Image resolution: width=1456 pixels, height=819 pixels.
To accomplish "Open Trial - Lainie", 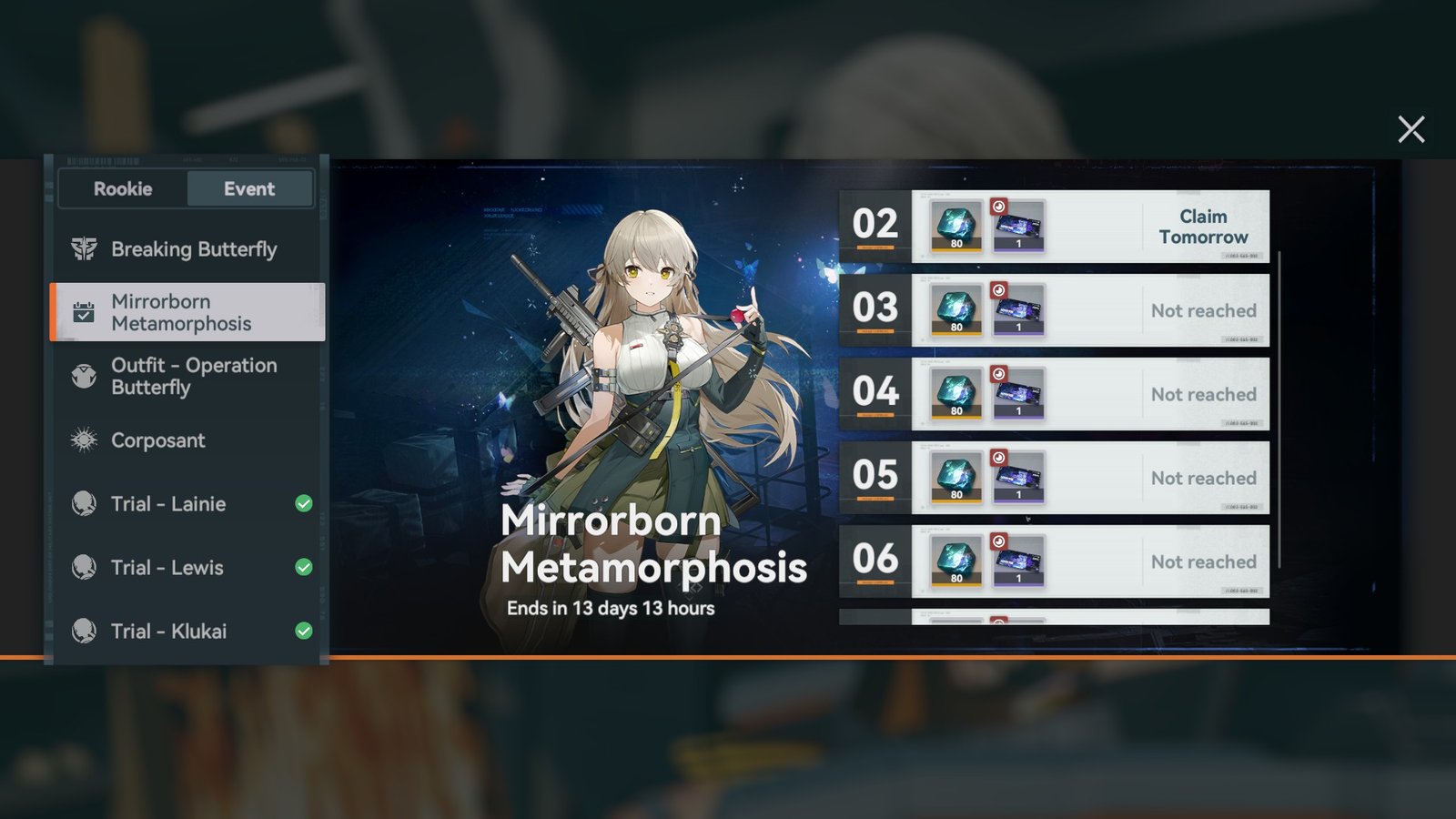I will click(168, 504).
